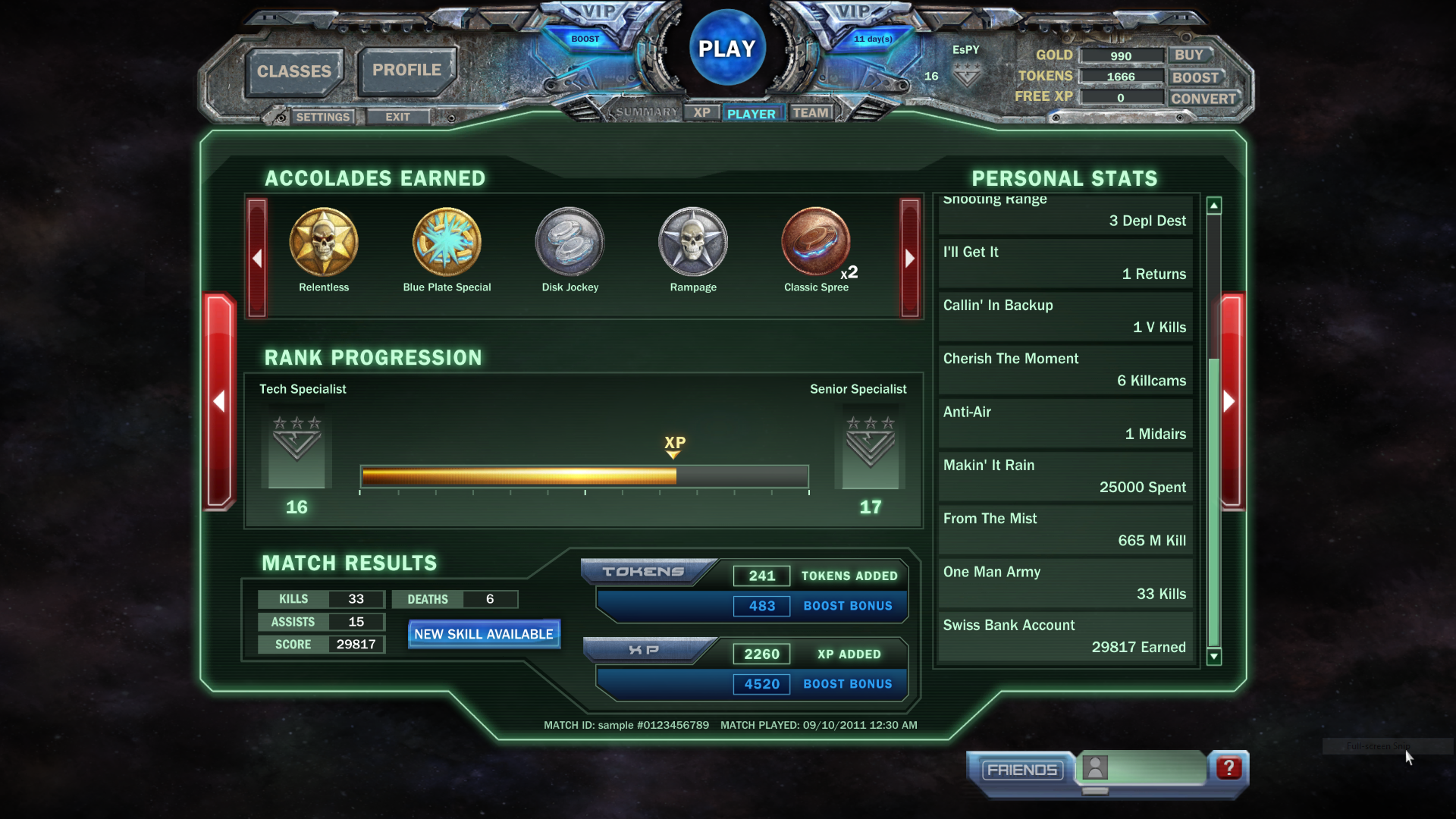The height and width of the screenshot is (819, 1456).
Task: Go to next page with large right arrow
Action: [1230, 401]
